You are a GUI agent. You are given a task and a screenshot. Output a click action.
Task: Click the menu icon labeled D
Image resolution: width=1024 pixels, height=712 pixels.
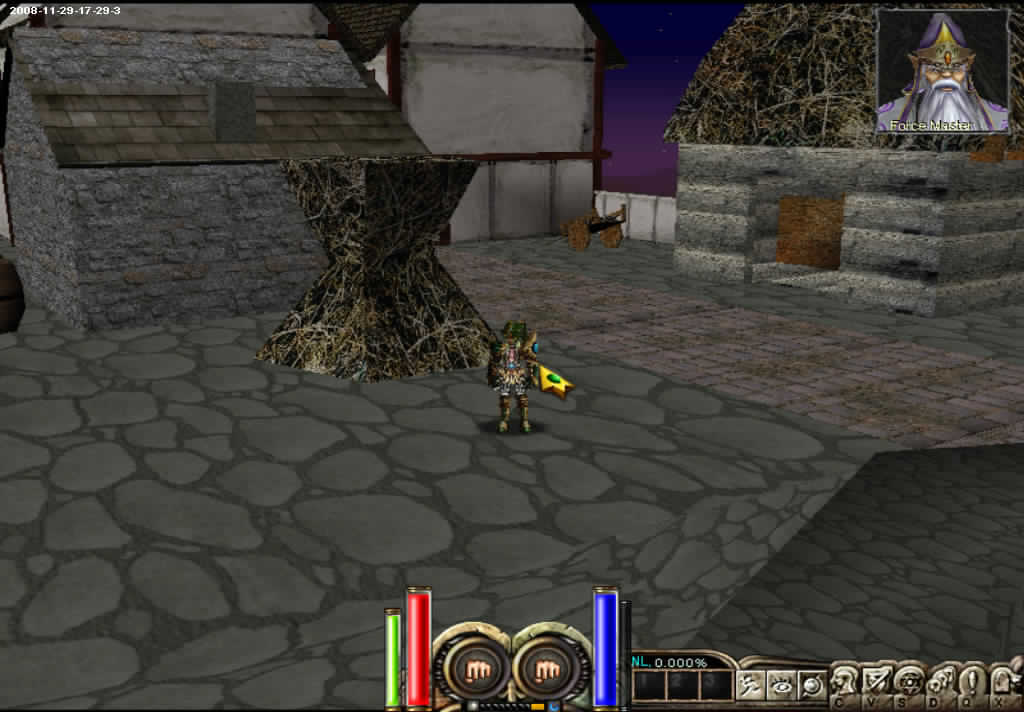[x=941, y=682]
